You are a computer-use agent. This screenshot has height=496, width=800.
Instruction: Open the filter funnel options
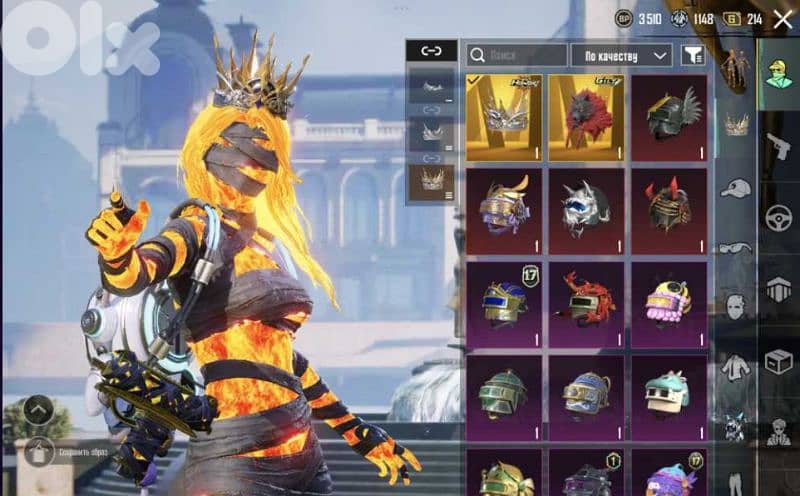691,55
